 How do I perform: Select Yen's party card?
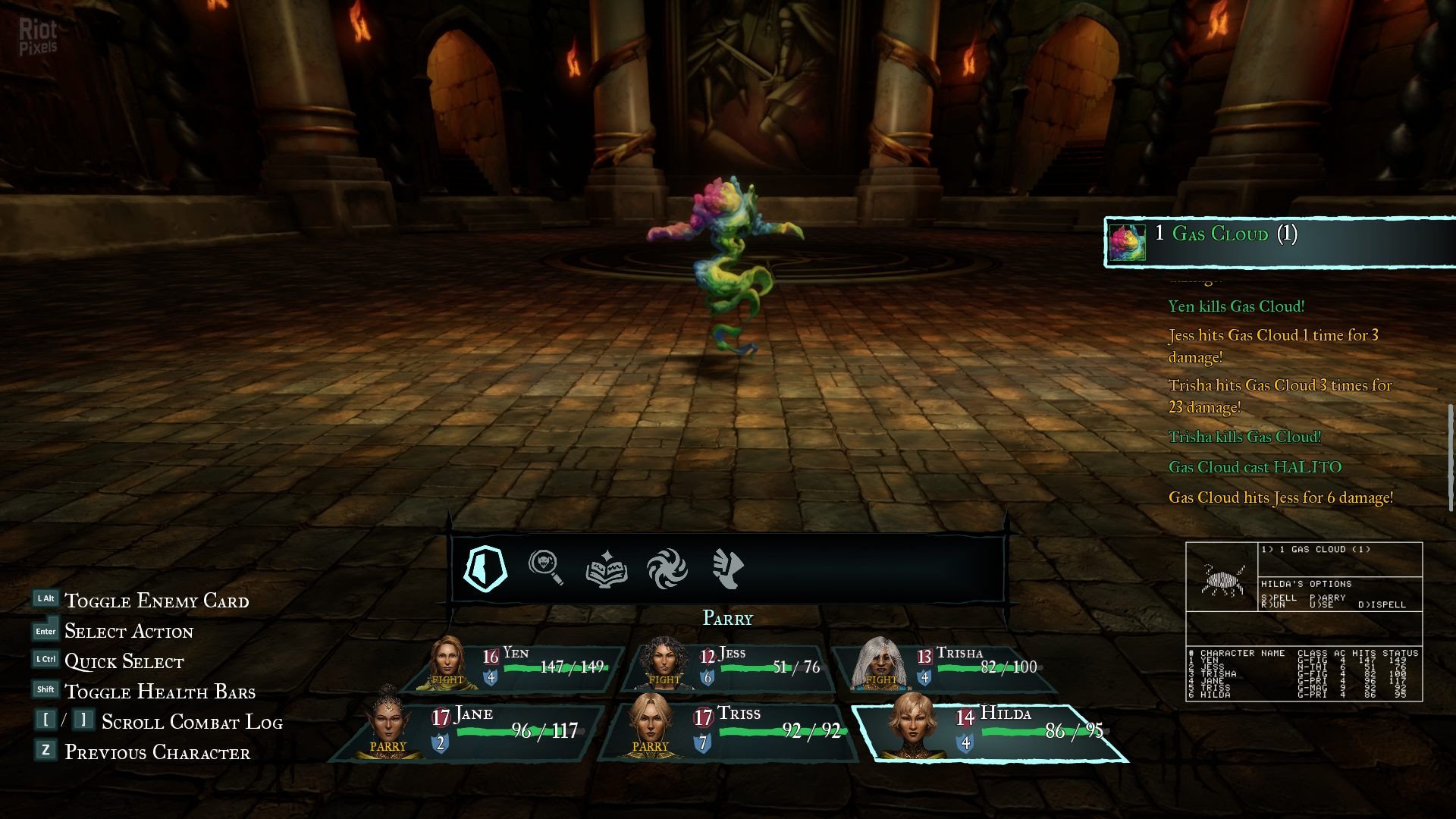pyautogui.click(x=516, y=668)
